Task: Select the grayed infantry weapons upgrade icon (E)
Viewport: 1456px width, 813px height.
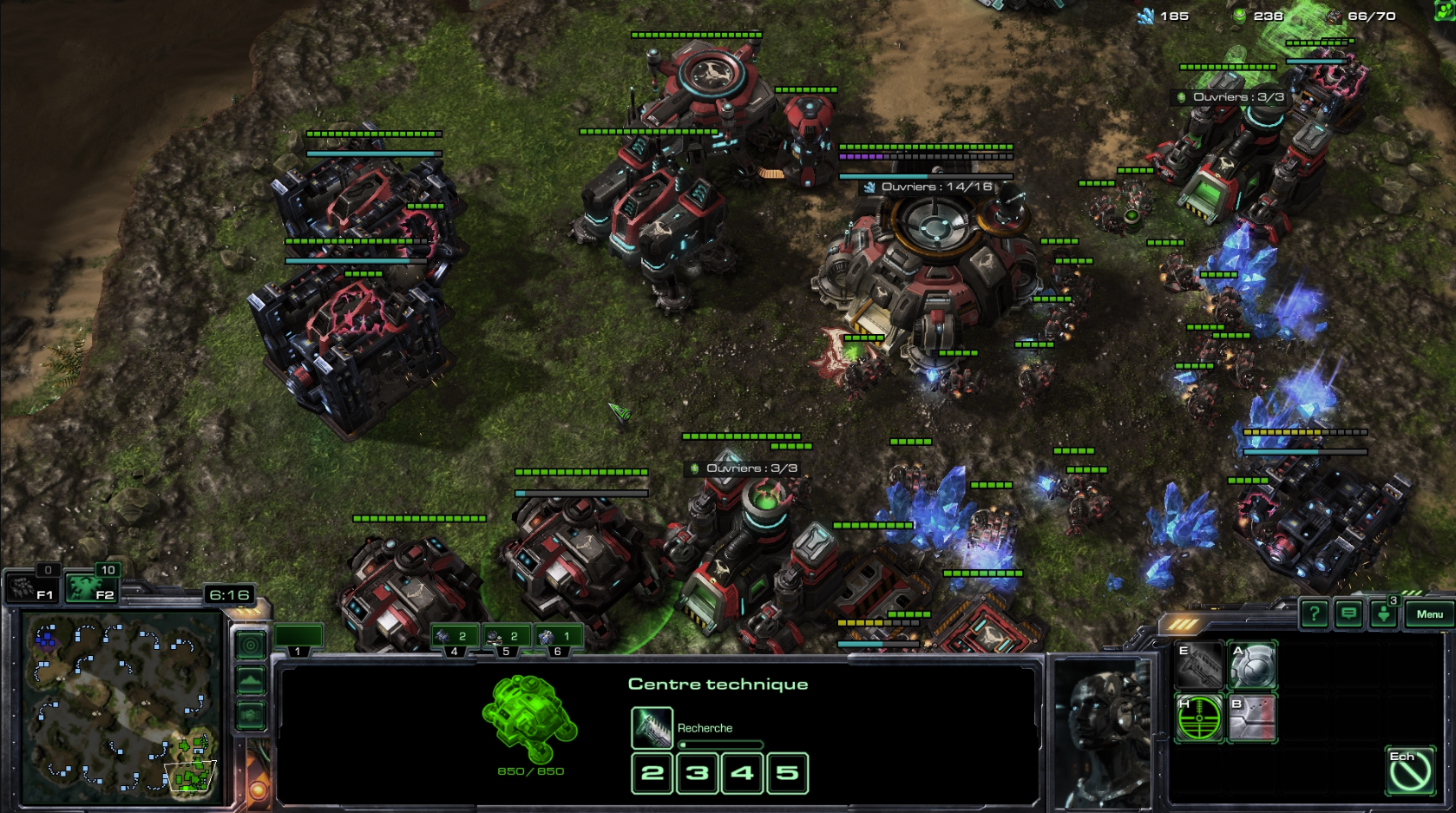Action: click(x=1199, y=665)
